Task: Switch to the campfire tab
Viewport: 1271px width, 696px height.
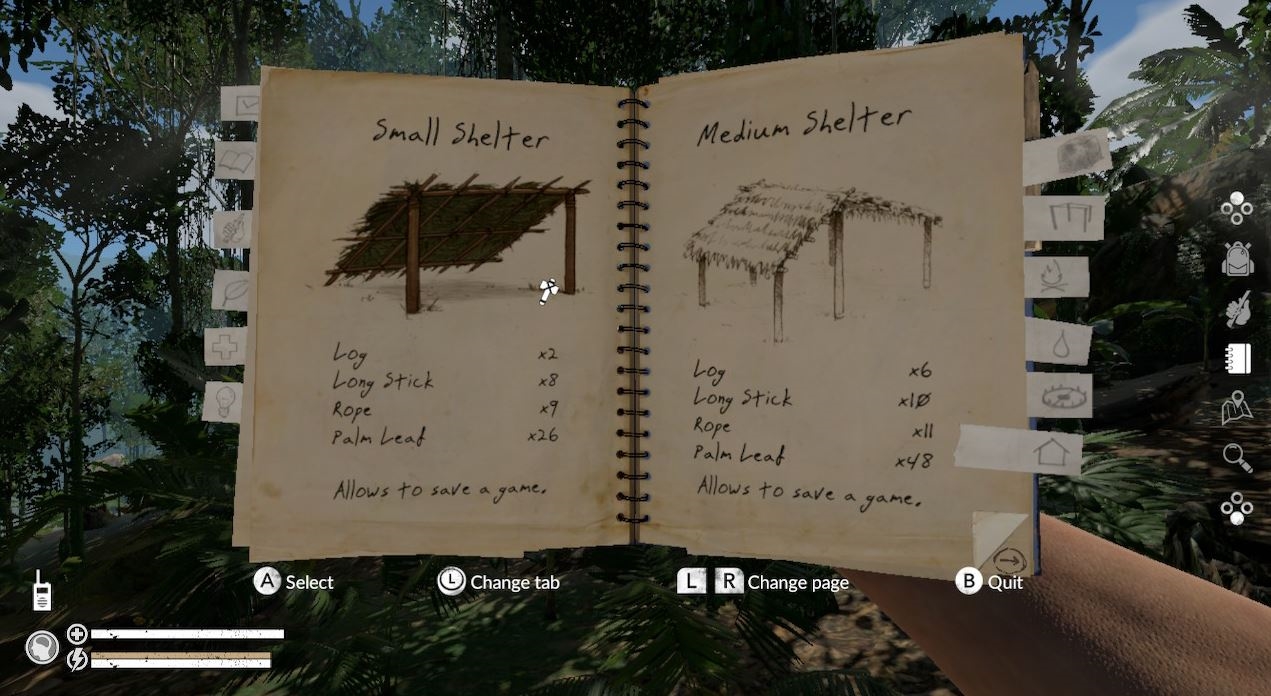Action: pyautogui.click(x=1058, y=278)
